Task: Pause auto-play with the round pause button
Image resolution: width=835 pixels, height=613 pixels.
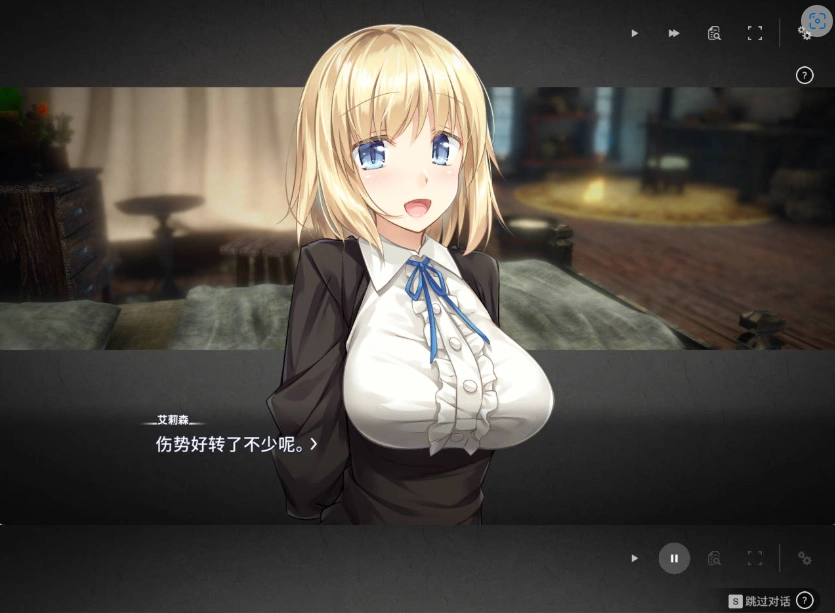Action: [674, 558]
